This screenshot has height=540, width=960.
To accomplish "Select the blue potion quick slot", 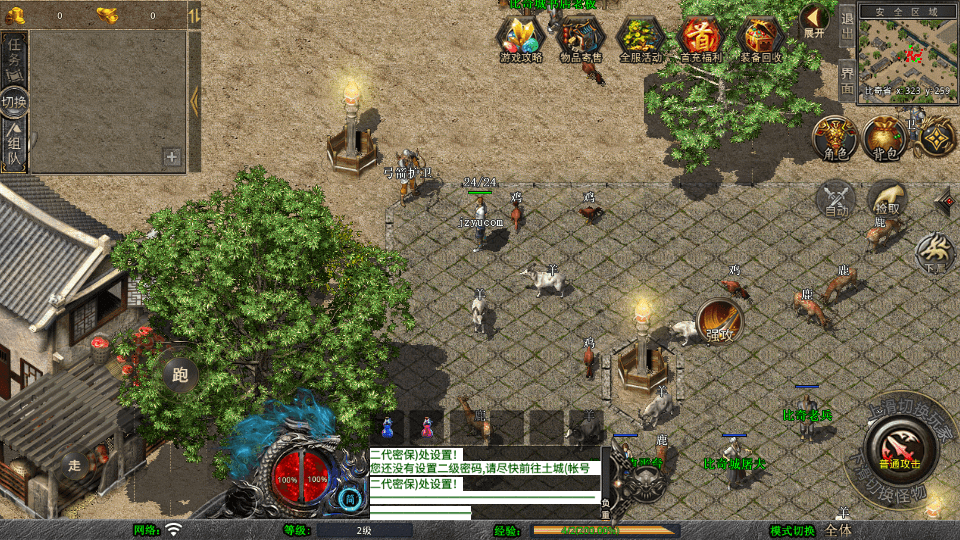I will (x=388, y=426).
